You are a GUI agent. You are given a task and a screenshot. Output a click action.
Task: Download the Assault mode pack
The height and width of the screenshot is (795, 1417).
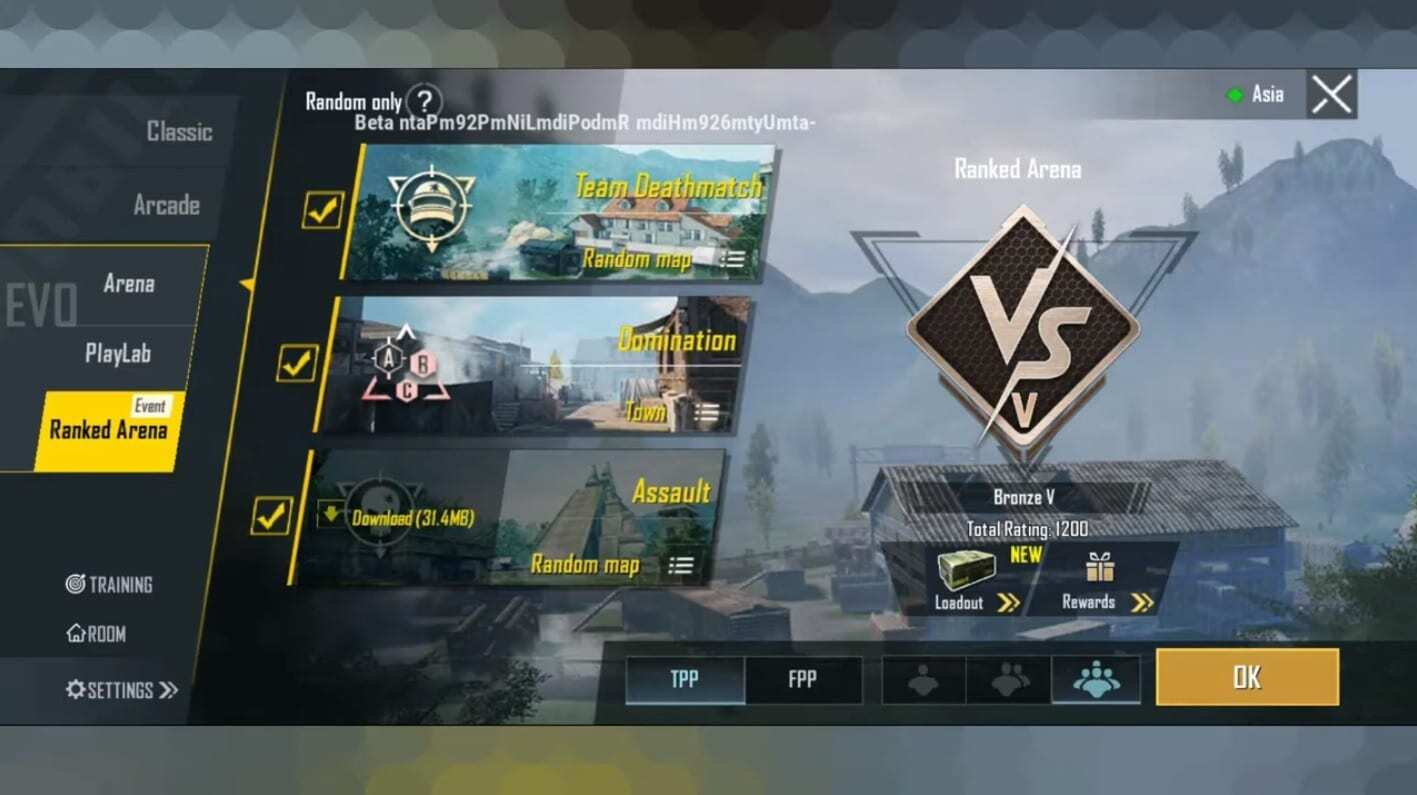(399, 518)
